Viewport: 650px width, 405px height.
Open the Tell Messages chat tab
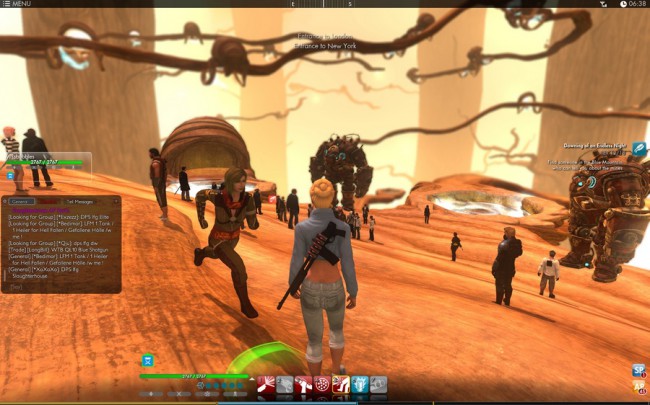tap(82, 201)
